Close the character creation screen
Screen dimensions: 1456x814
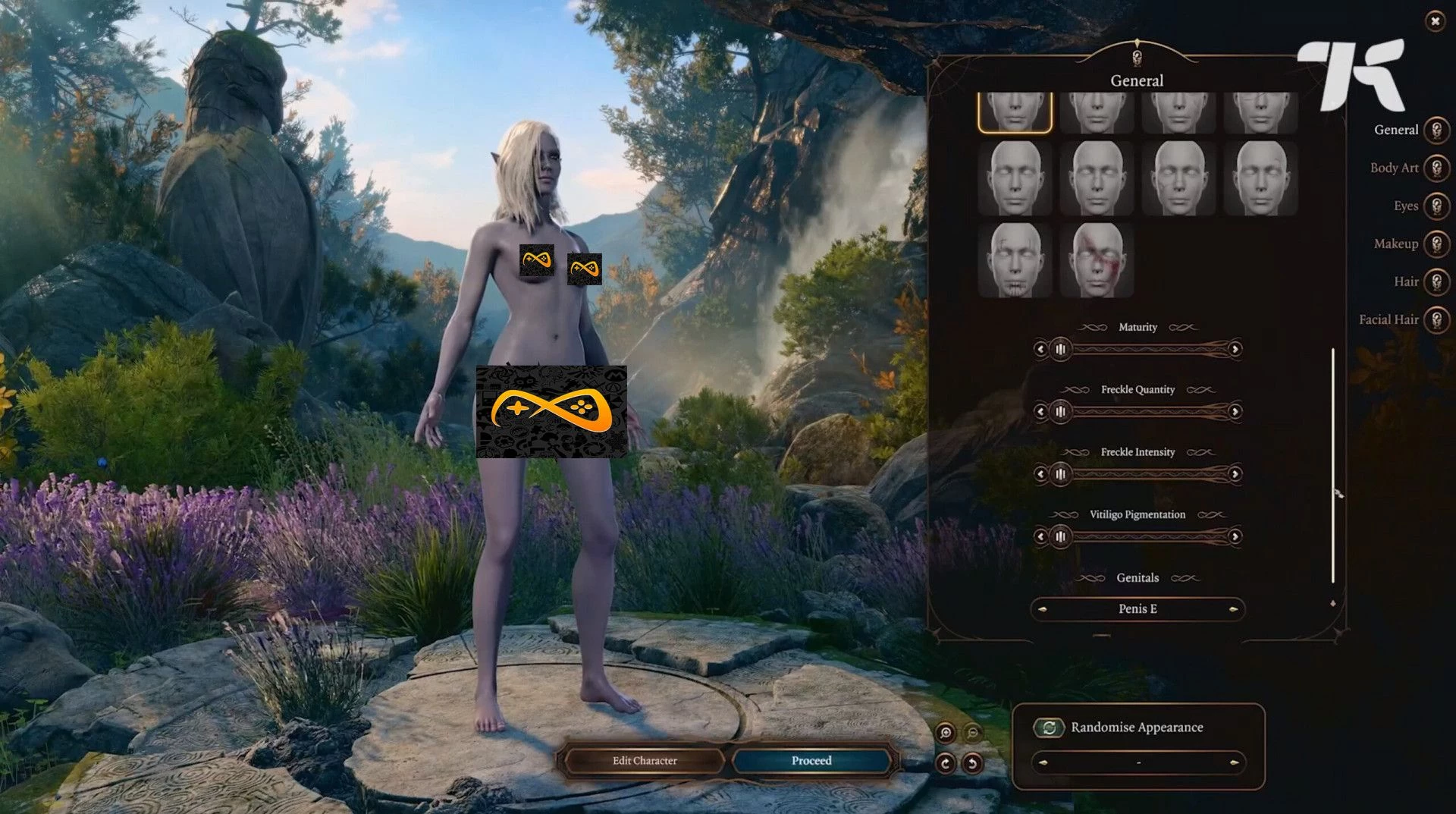click(x=1435, y=21)
